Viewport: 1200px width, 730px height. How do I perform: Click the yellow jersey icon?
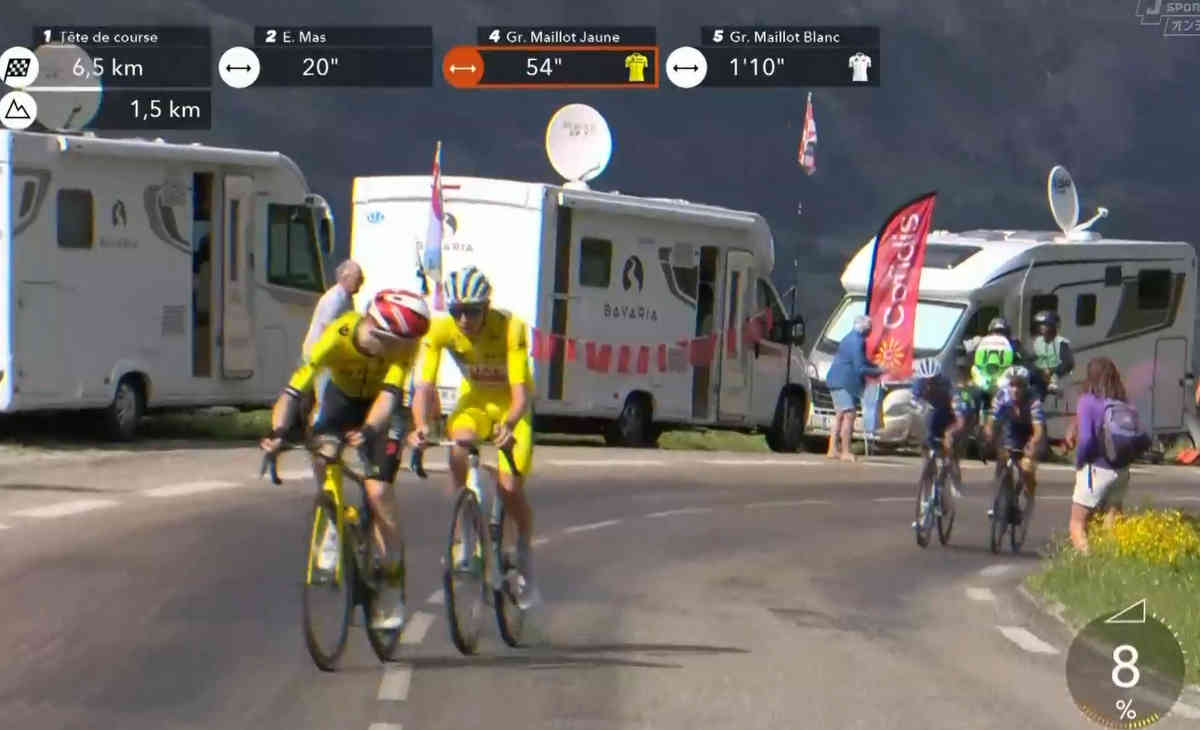(636, 67)
